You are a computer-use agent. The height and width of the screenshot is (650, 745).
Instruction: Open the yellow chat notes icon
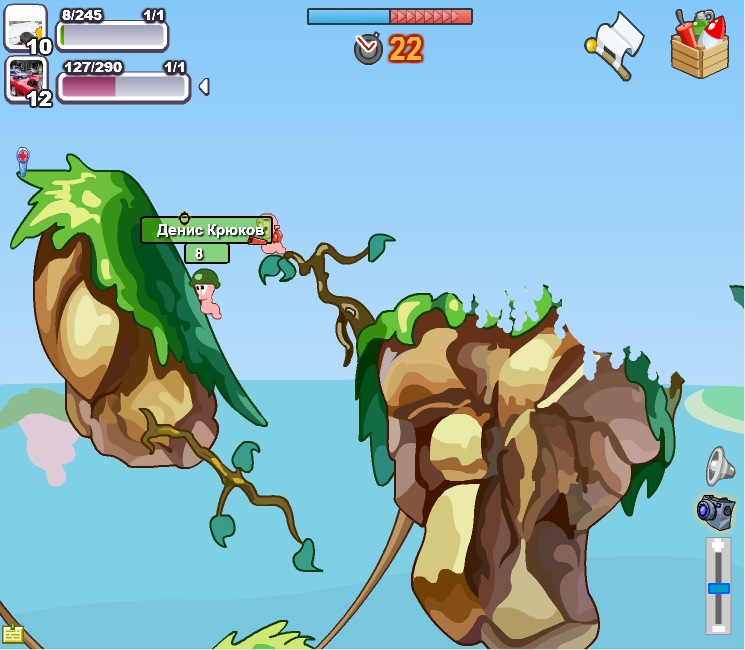12,633
